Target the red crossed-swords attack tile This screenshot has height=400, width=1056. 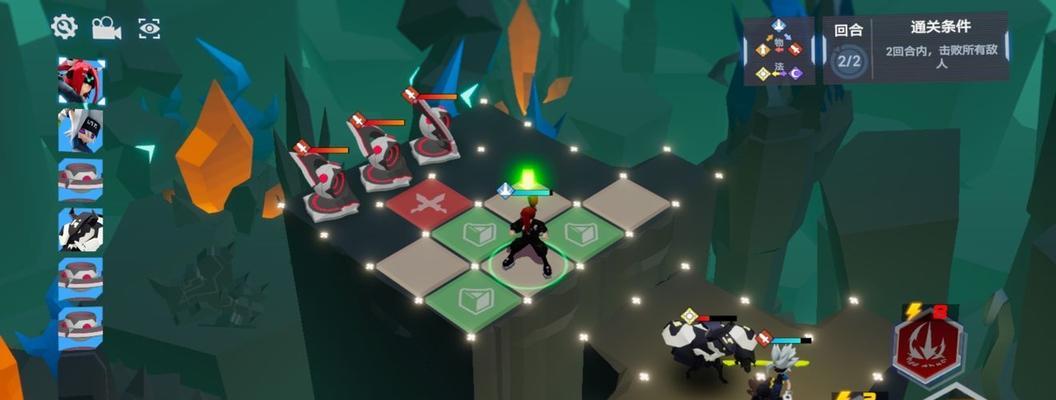tap(428, 203)
